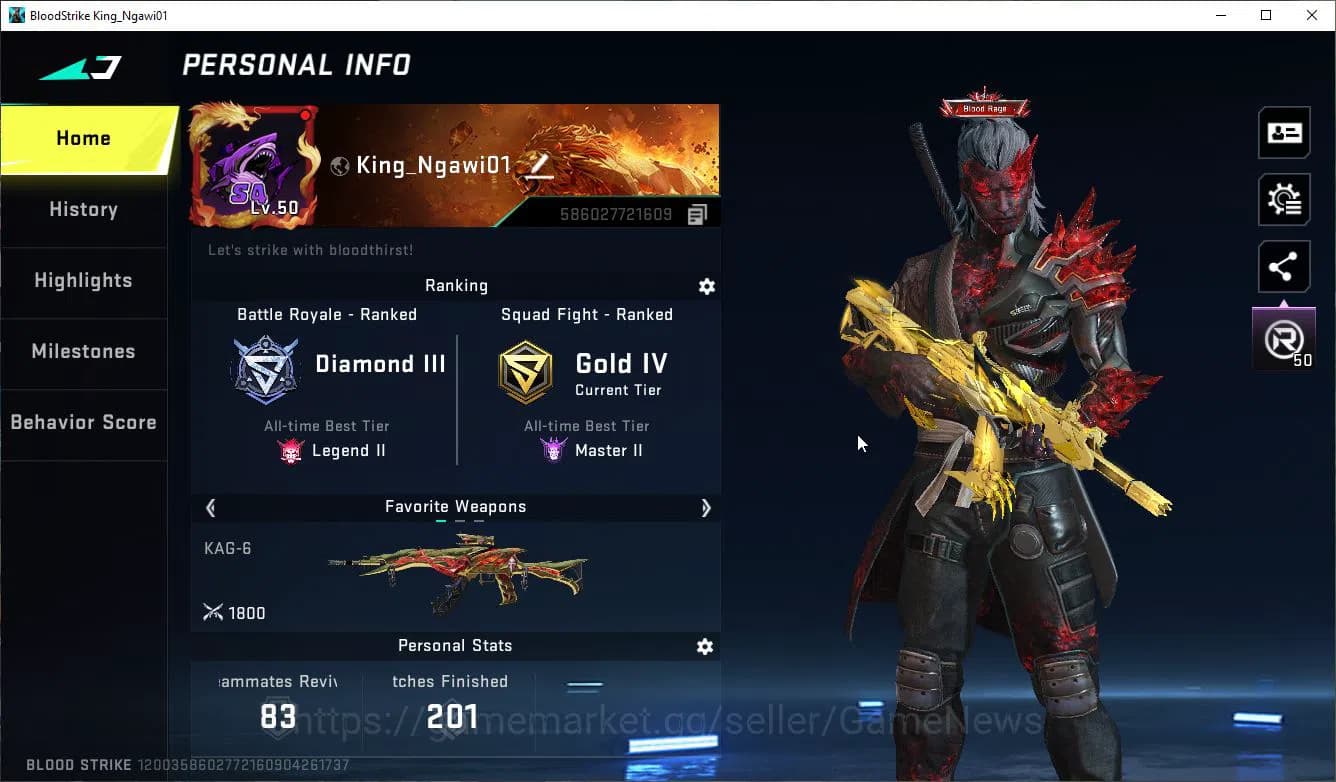The image size is (1336, 782).
Task: Click the player ID card icon
Action: [x=1284, y=132]
